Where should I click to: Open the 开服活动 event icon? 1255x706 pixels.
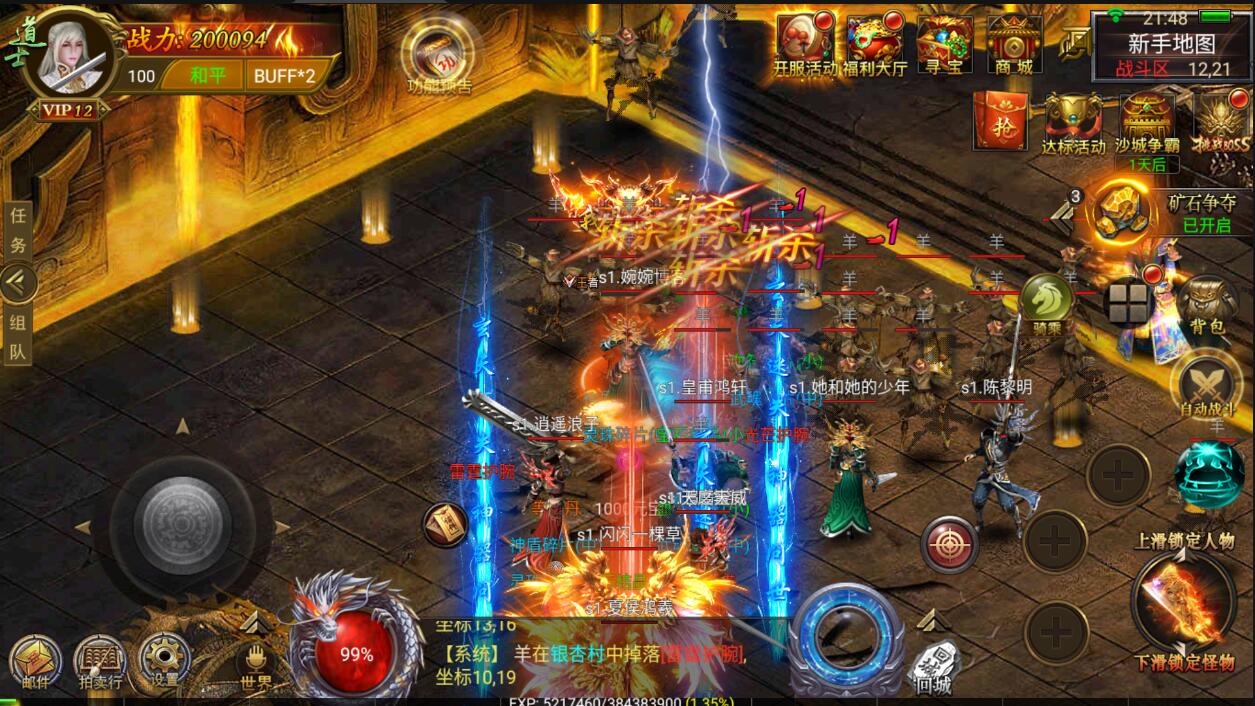pos(804,45)
